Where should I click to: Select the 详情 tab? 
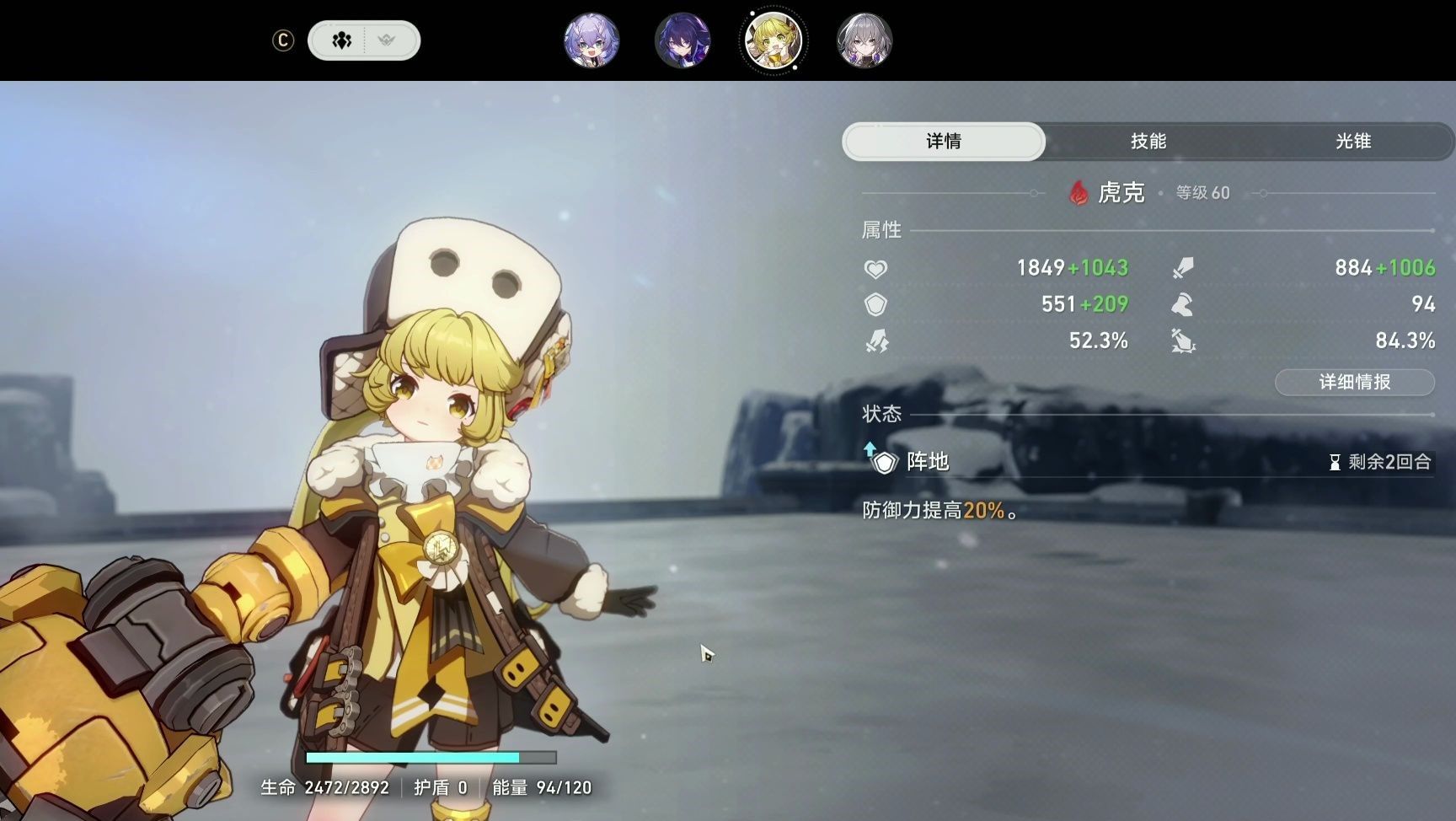tap(943, 142)
